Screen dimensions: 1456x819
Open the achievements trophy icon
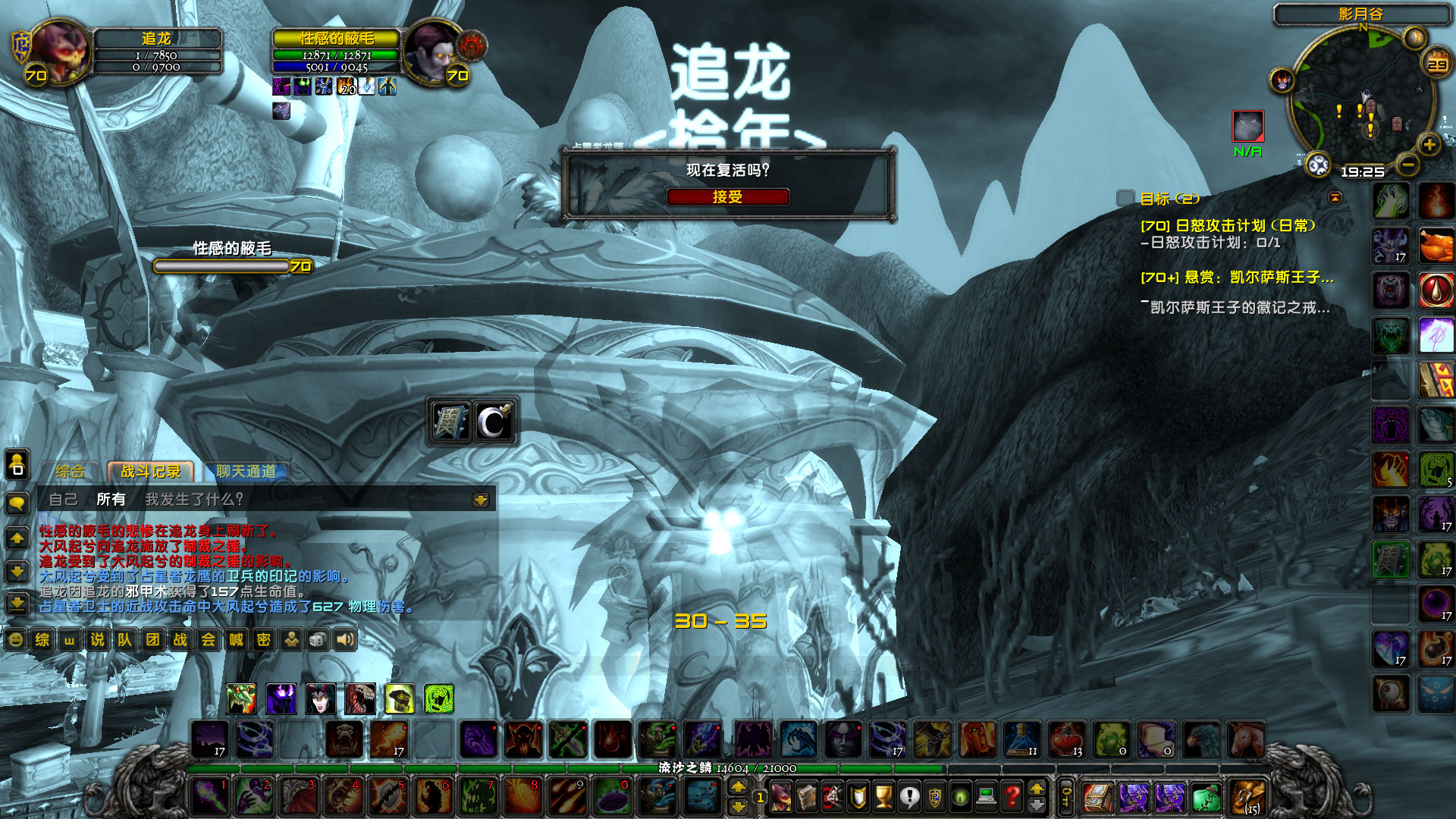(884, 798)
